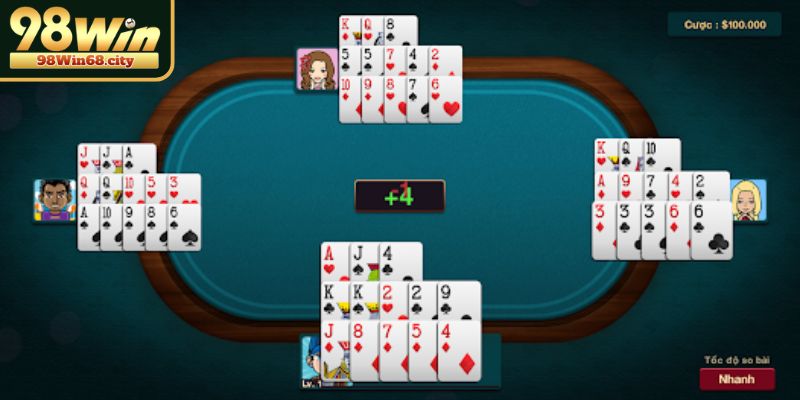
Task: Open the blonde player's avatar on the right
Action: click(x=748, y=200)
